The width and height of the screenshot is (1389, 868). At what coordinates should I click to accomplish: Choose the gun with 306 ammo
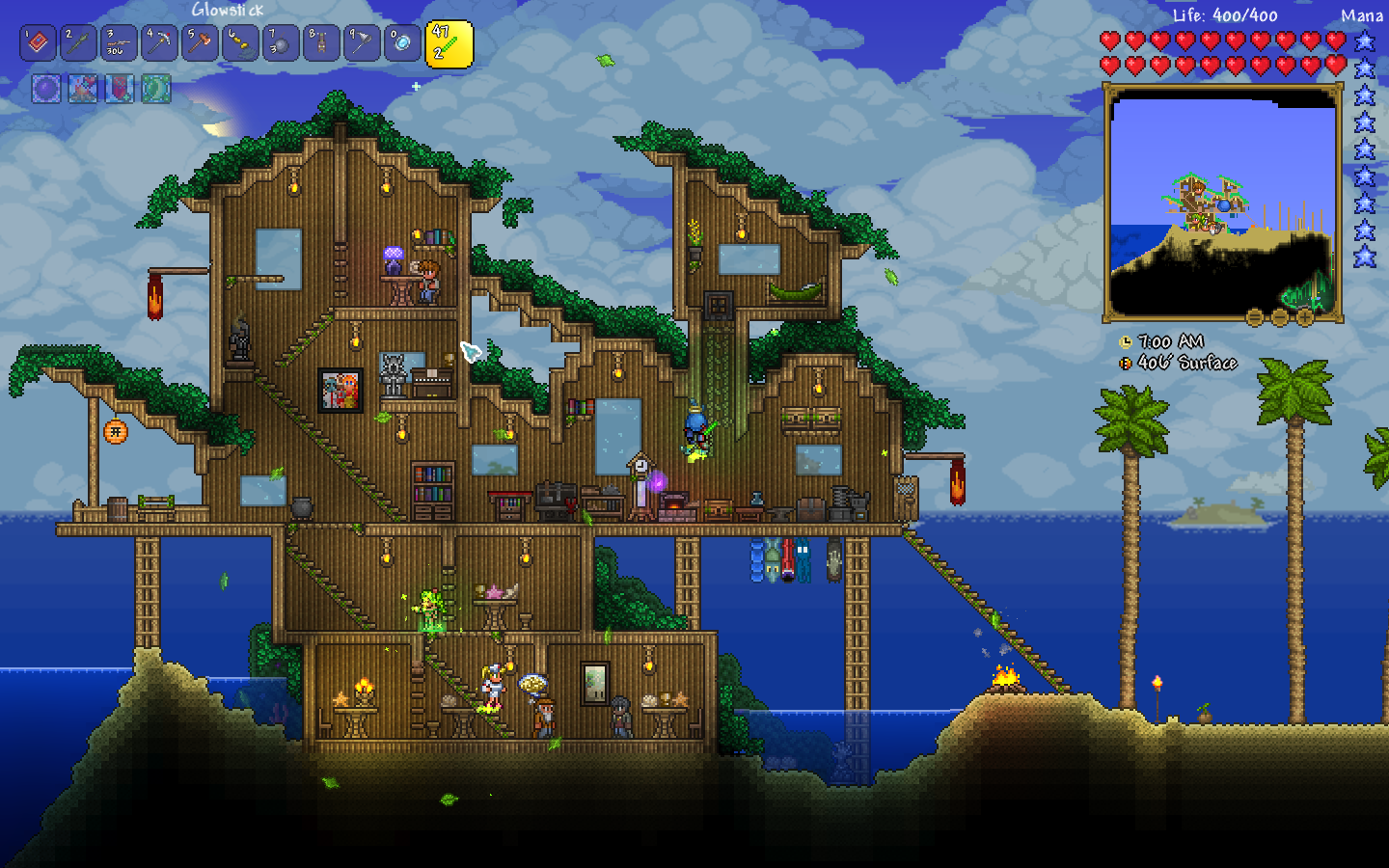coord(119,43)
